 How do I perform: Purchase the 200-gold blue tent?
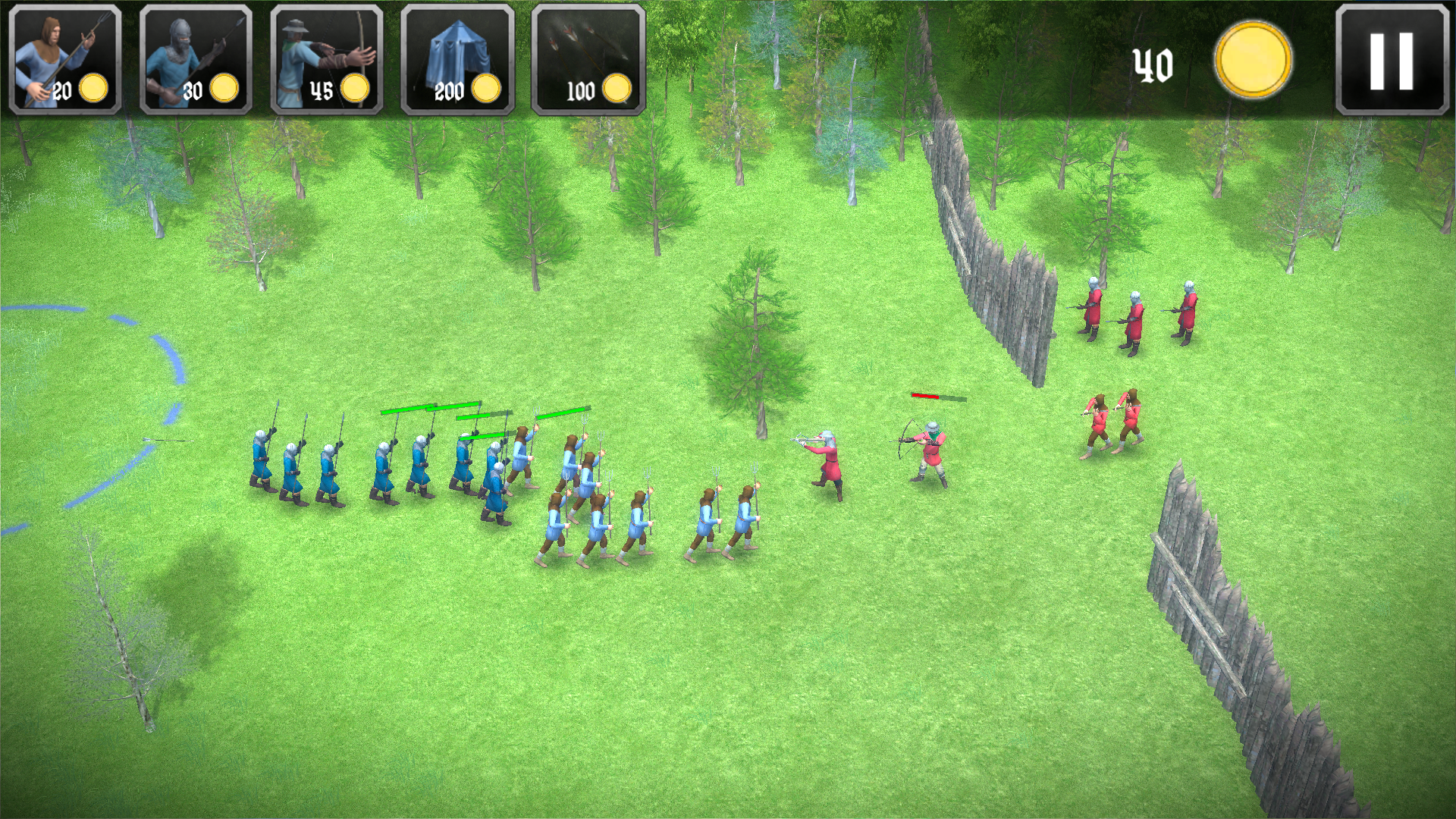pyautogui.click(x=457, y=60)
